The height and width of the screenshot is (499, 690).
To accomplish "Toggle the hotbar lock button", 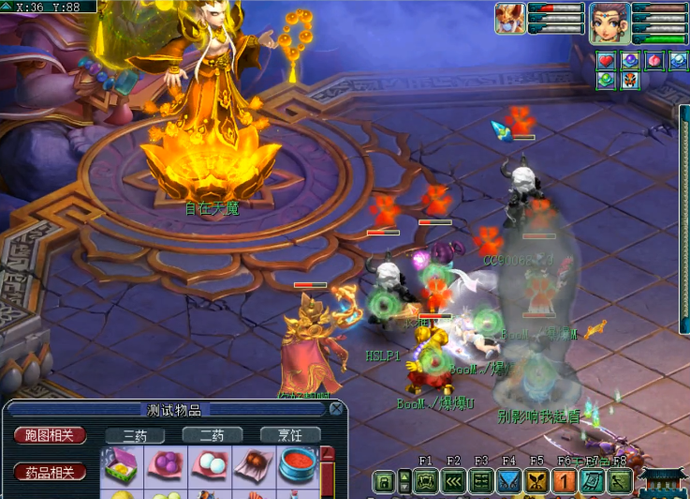I will tap(383, 481).
